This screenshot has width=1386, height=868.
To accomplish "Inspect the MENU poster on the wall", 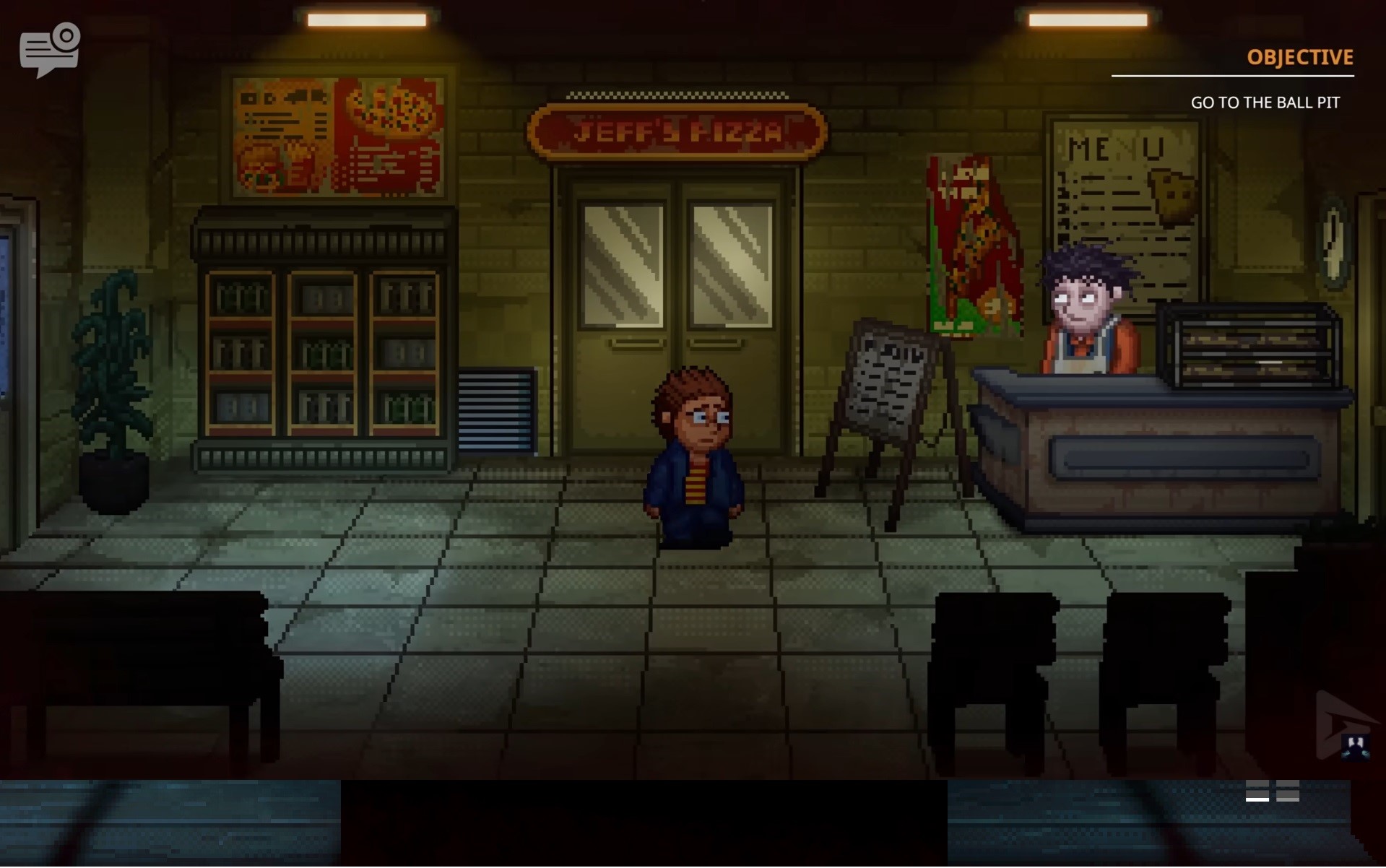I will 1125,188.
